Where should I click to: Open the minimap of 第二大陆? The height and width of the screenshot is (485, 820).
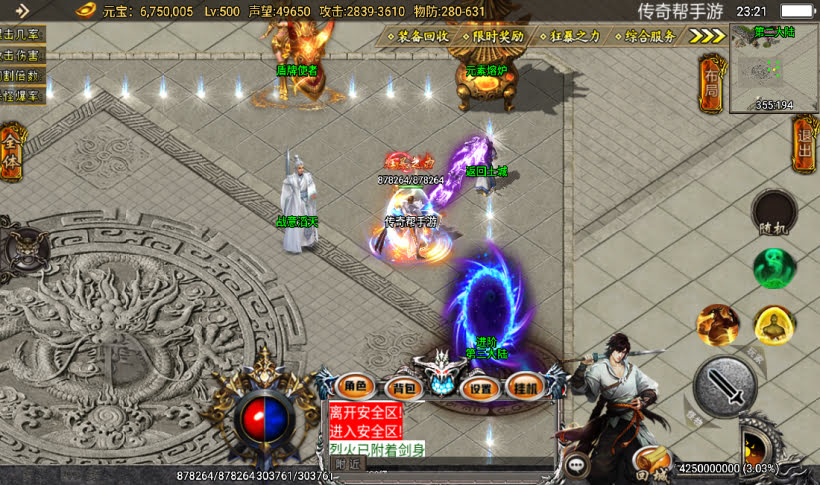tap(773, 68)
